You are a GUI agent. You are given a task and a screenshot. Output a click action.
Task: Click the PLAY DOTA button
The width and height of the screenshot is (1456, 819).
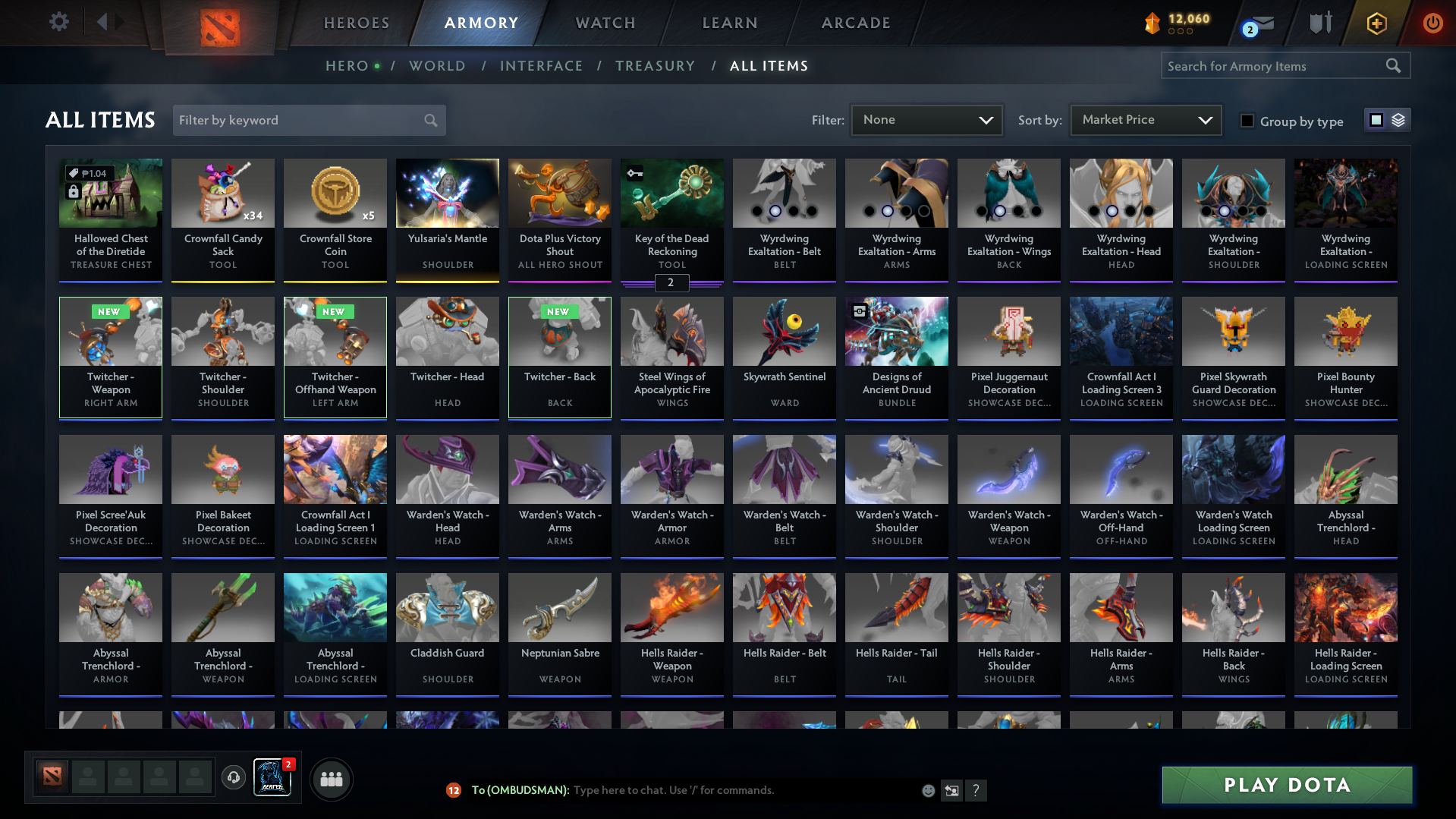[x=1285, y=785]
